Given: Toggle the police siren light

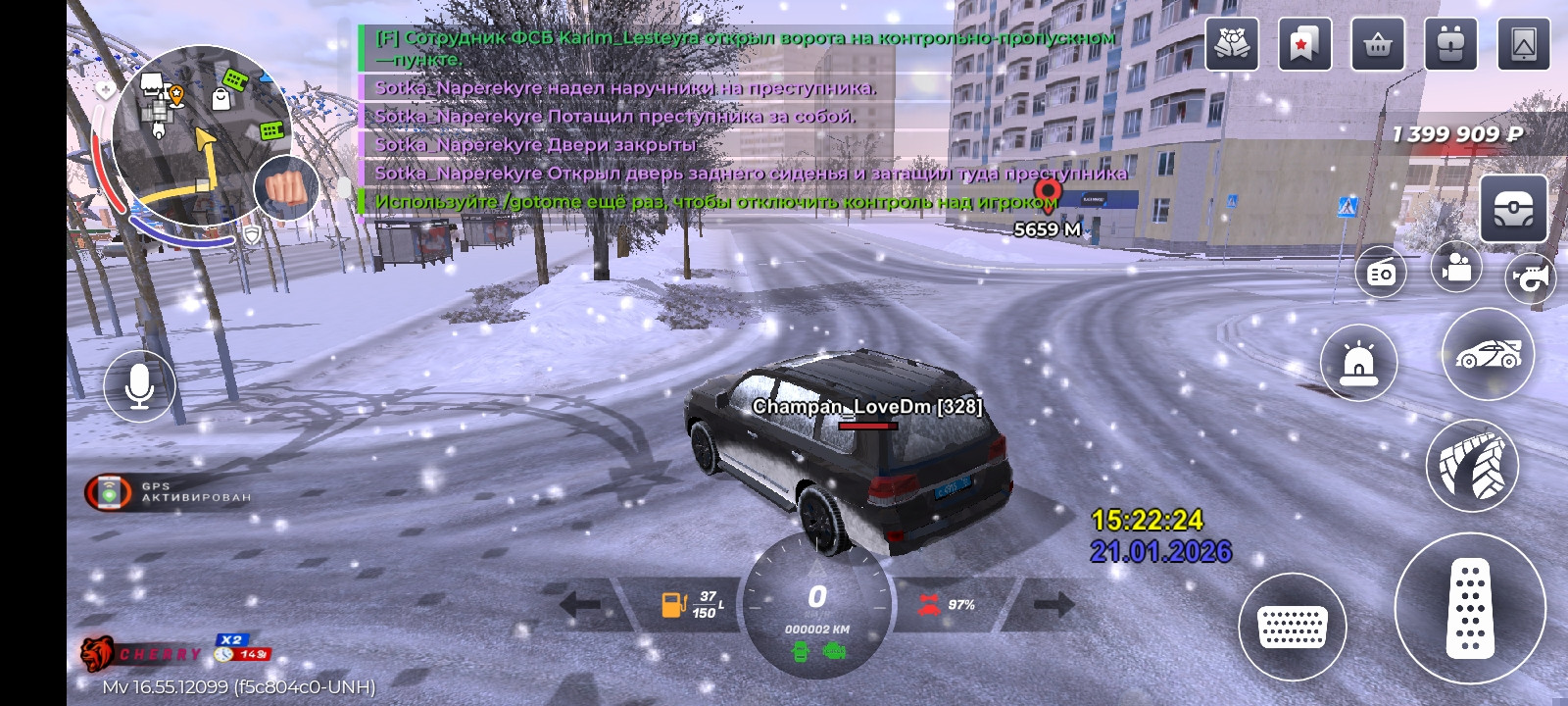Looking at the screenshot, I should click(1358, 363).
